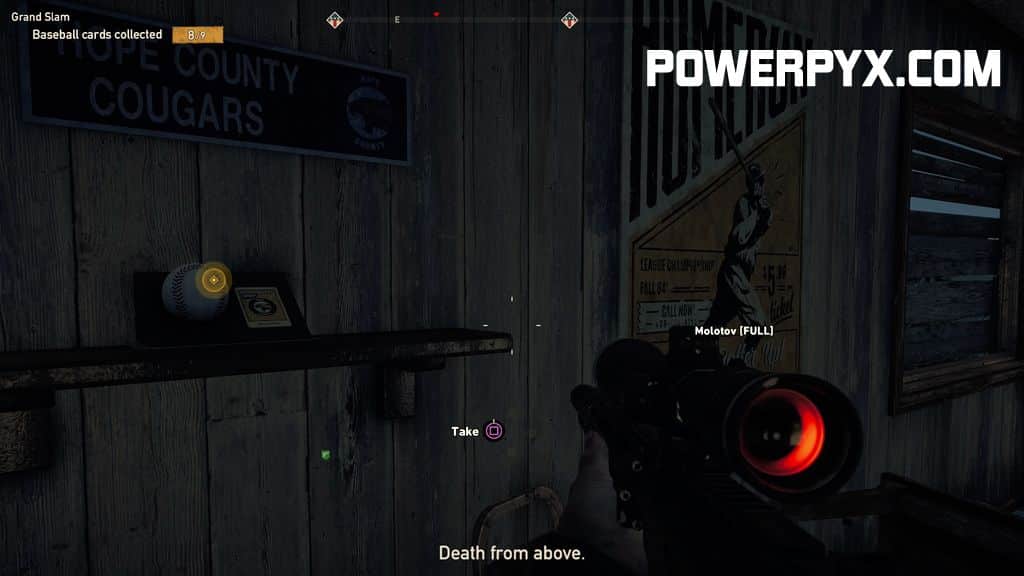The height and width of the screenshot is (576, 1024).
Task: Click the red marker on the compass
Action: [x=436, y=14]
